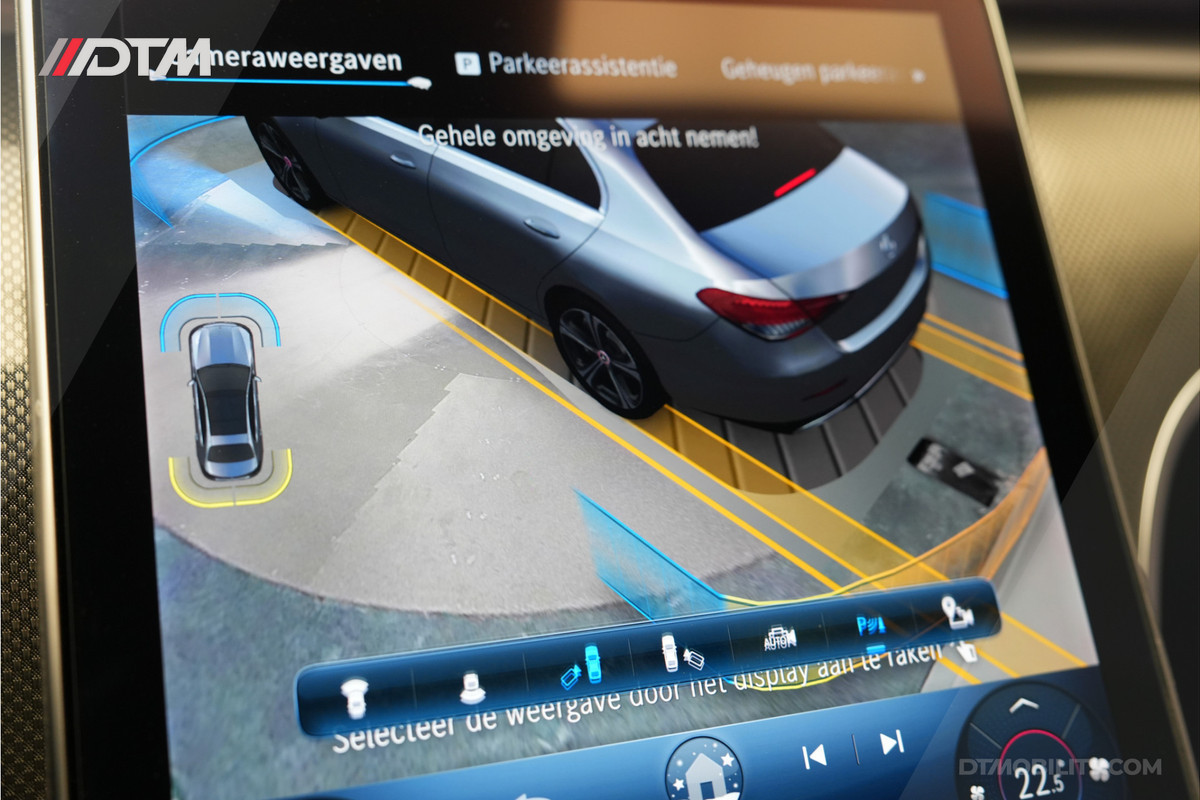Raise the temperature with the up arrow
Screen dimensions: 1200x800
[1019, 707]
